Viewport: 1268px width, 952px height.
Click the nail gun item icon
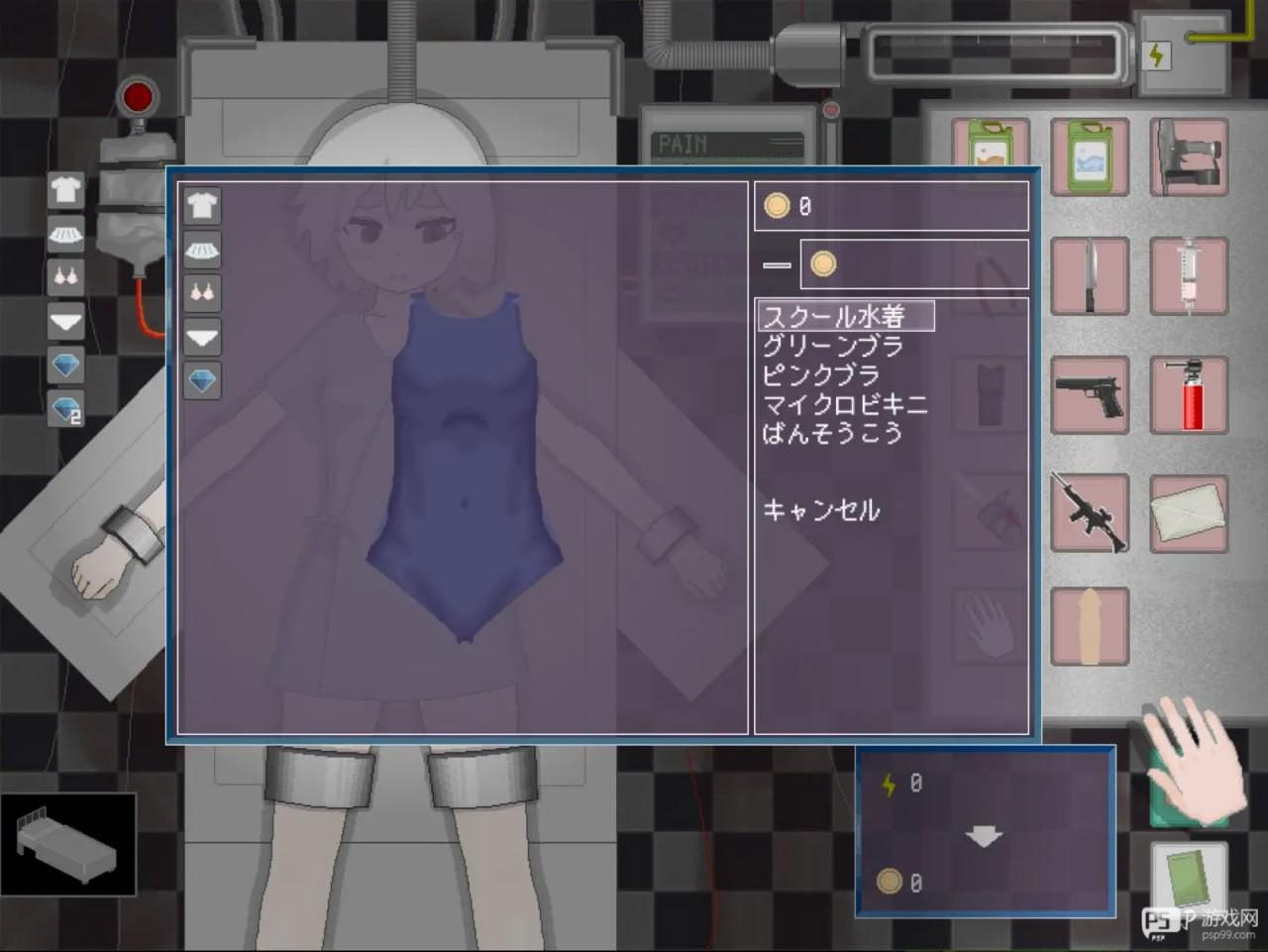tap(1189, 157)
